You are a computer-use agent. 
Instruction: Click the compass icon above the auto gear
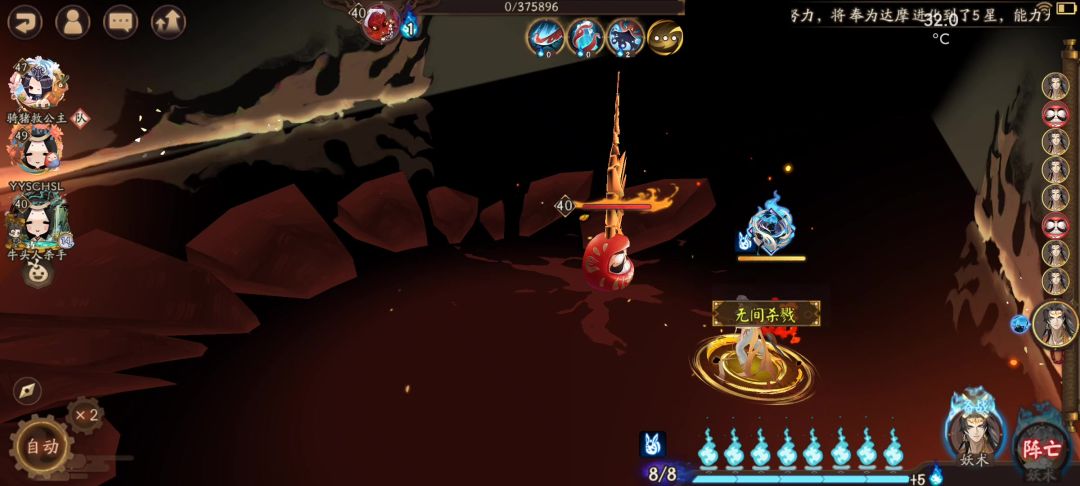tap(27, 390)
